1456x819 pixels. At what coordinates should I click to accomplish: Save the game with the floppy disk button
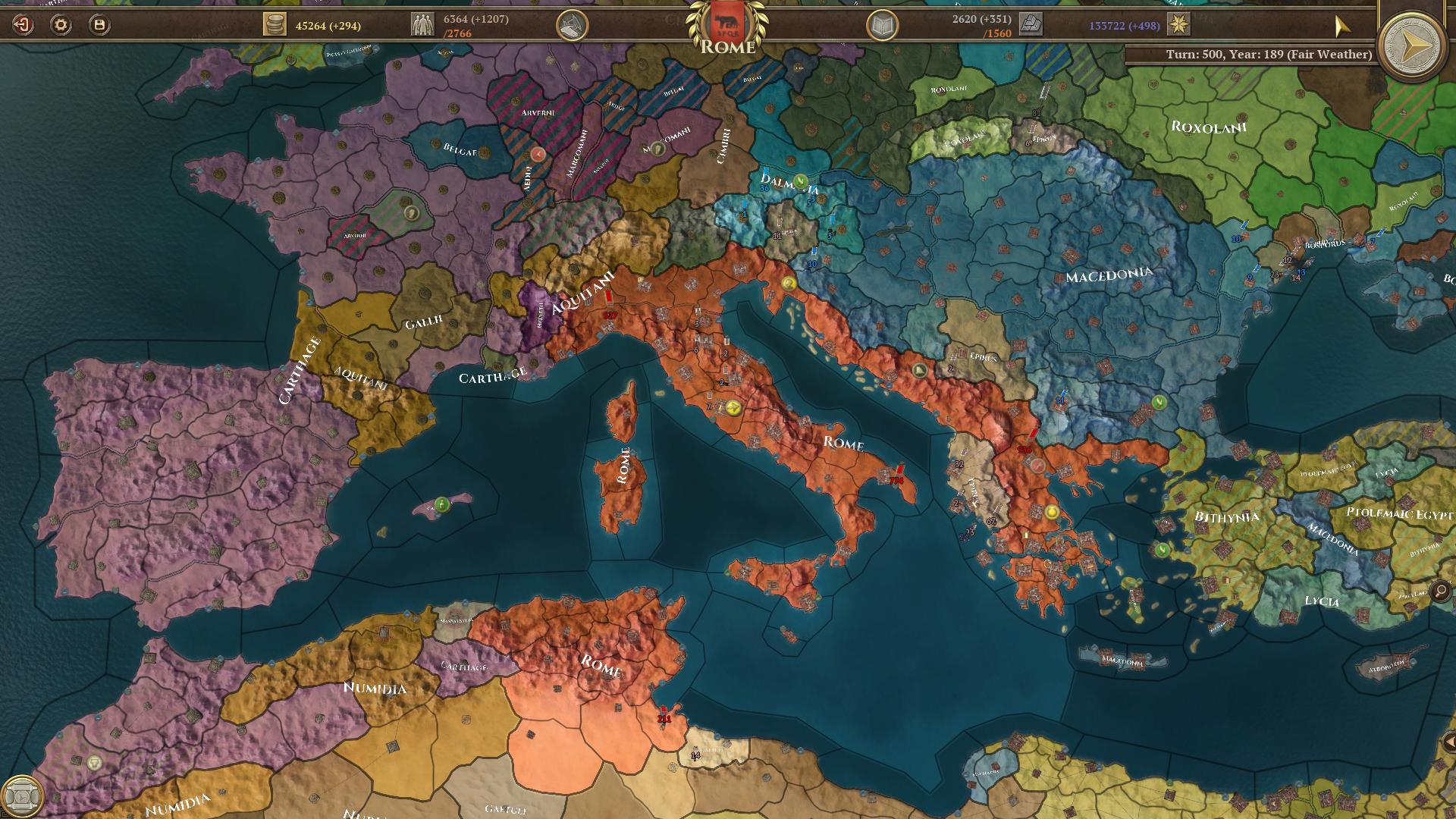99,25
